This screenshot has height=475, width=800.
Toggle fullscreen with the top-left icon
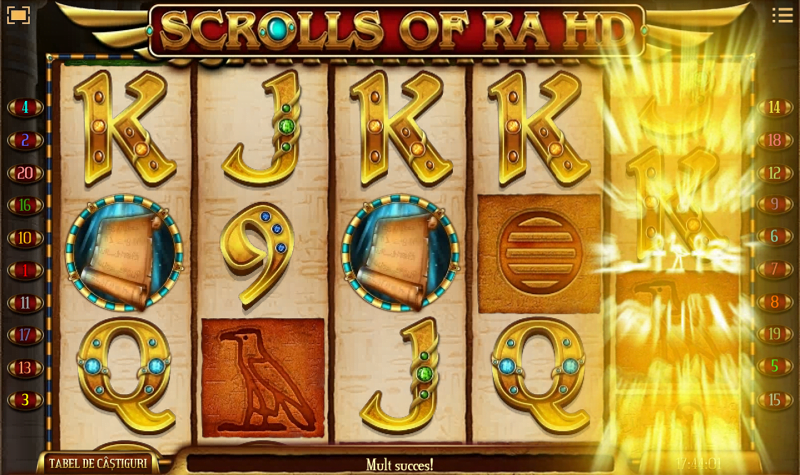(x=18, y=15)
